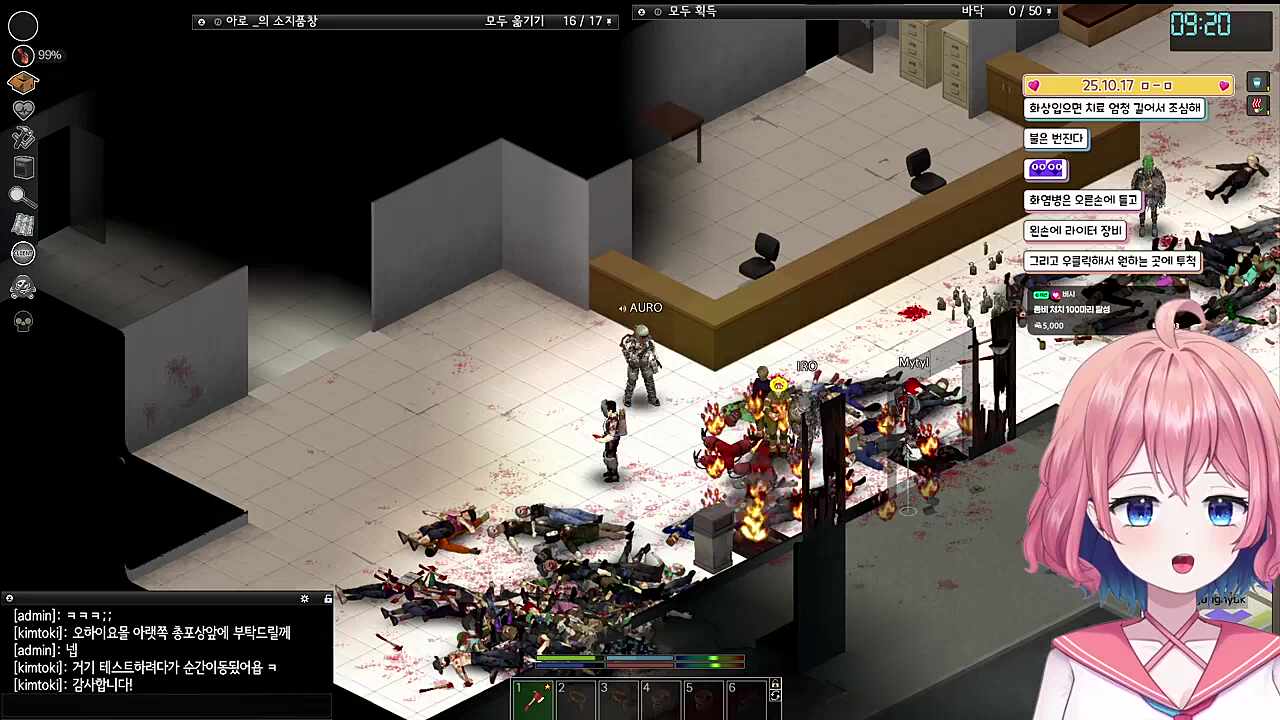The width and height of the screenshot is (1280, 720).
Task: Open the world map icon
Action: point(23,225)
